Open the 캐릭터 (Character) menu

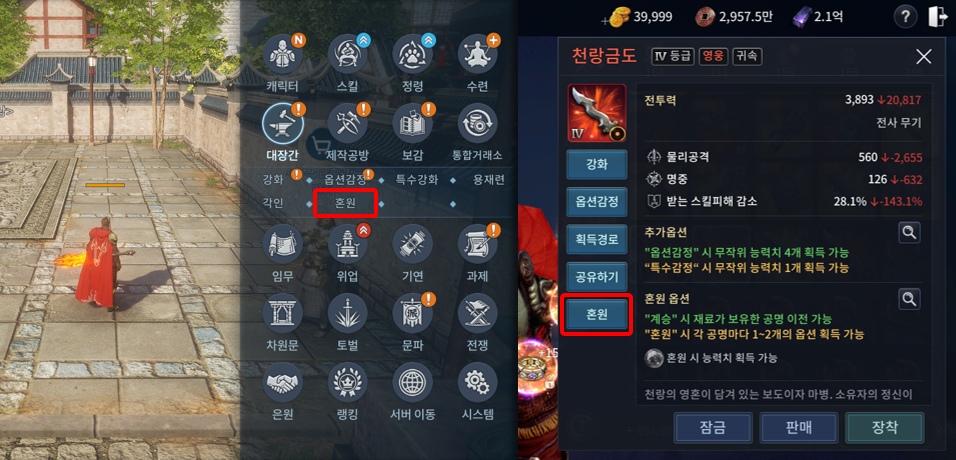tap(283, 57)
